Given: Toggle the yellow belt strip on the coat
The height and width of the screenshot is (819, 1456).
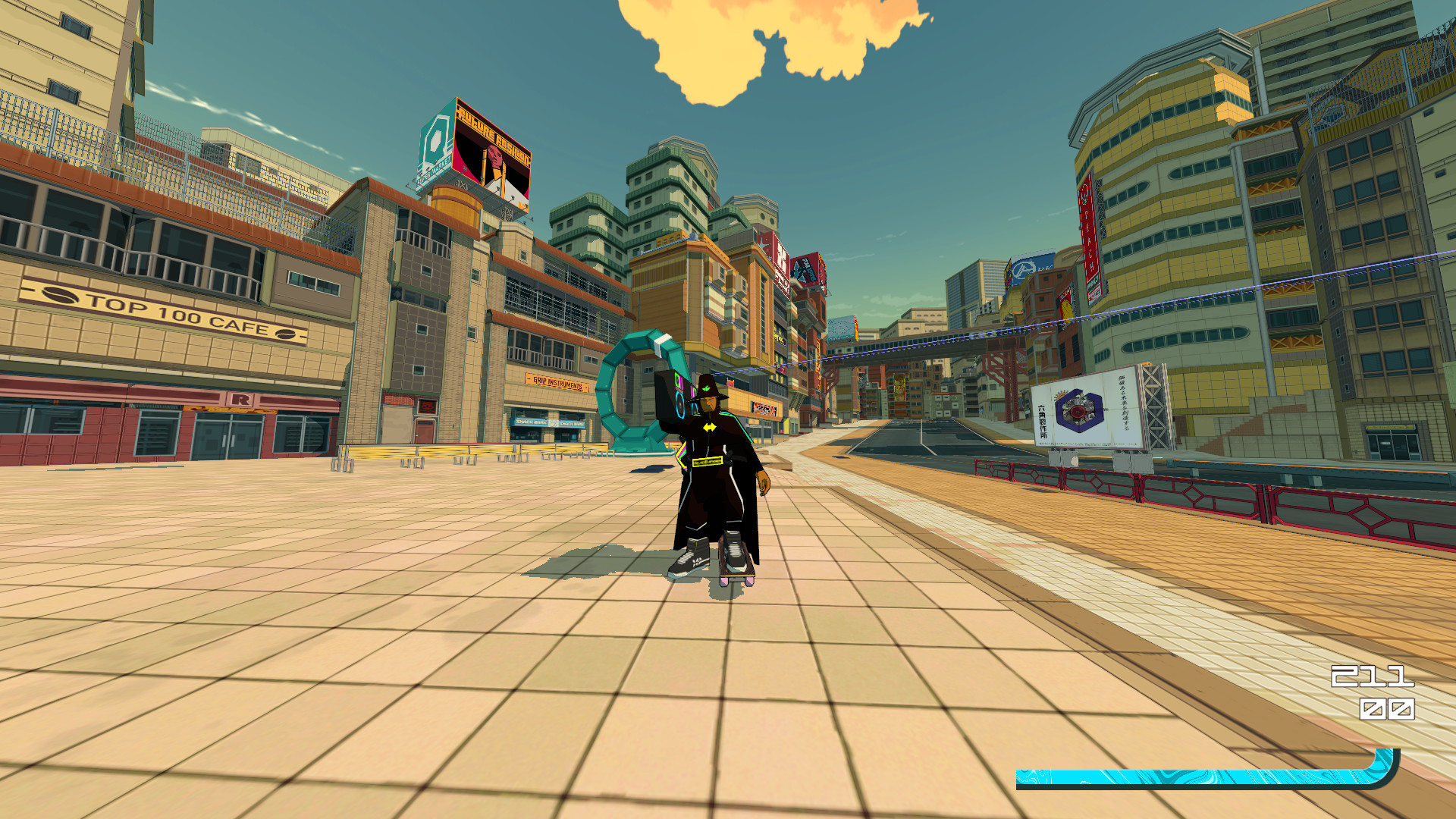Looking at the screenshot, I should (708, 462).
